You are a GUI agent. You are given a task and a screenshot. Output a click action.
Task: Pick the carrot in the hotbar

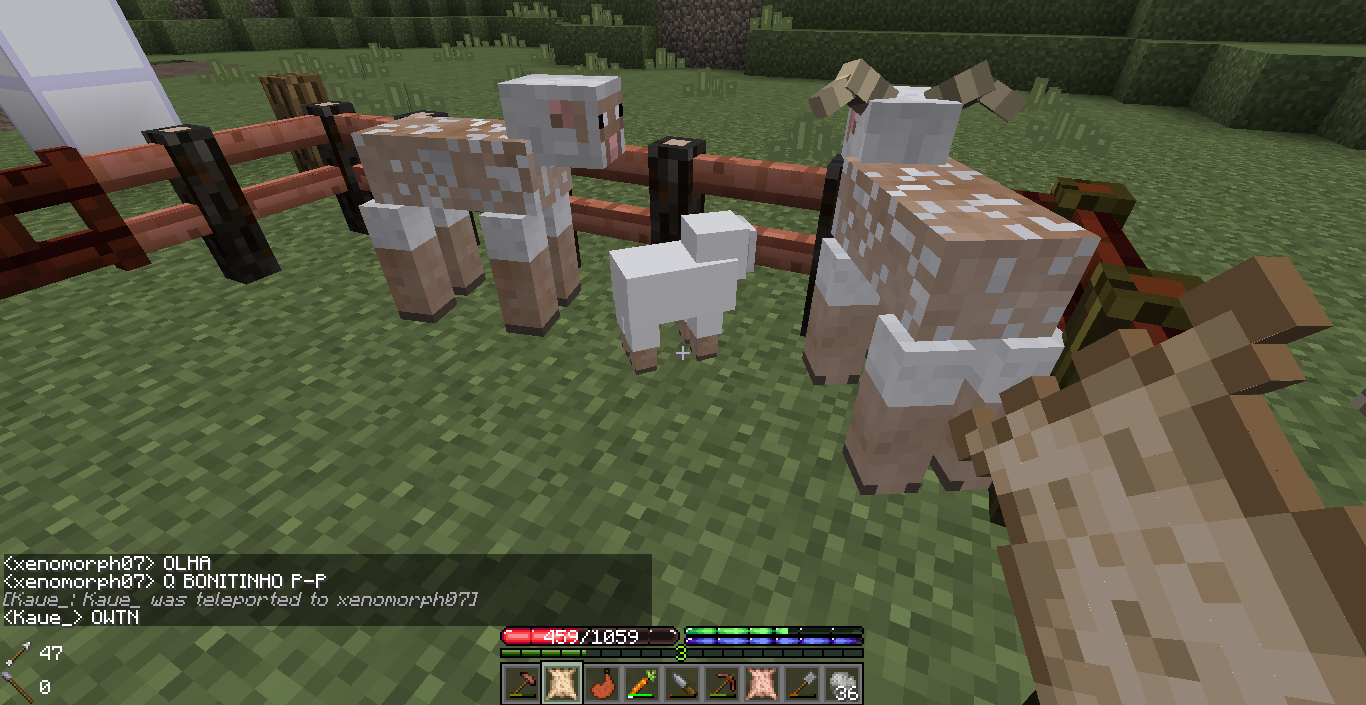coord(641,684)
